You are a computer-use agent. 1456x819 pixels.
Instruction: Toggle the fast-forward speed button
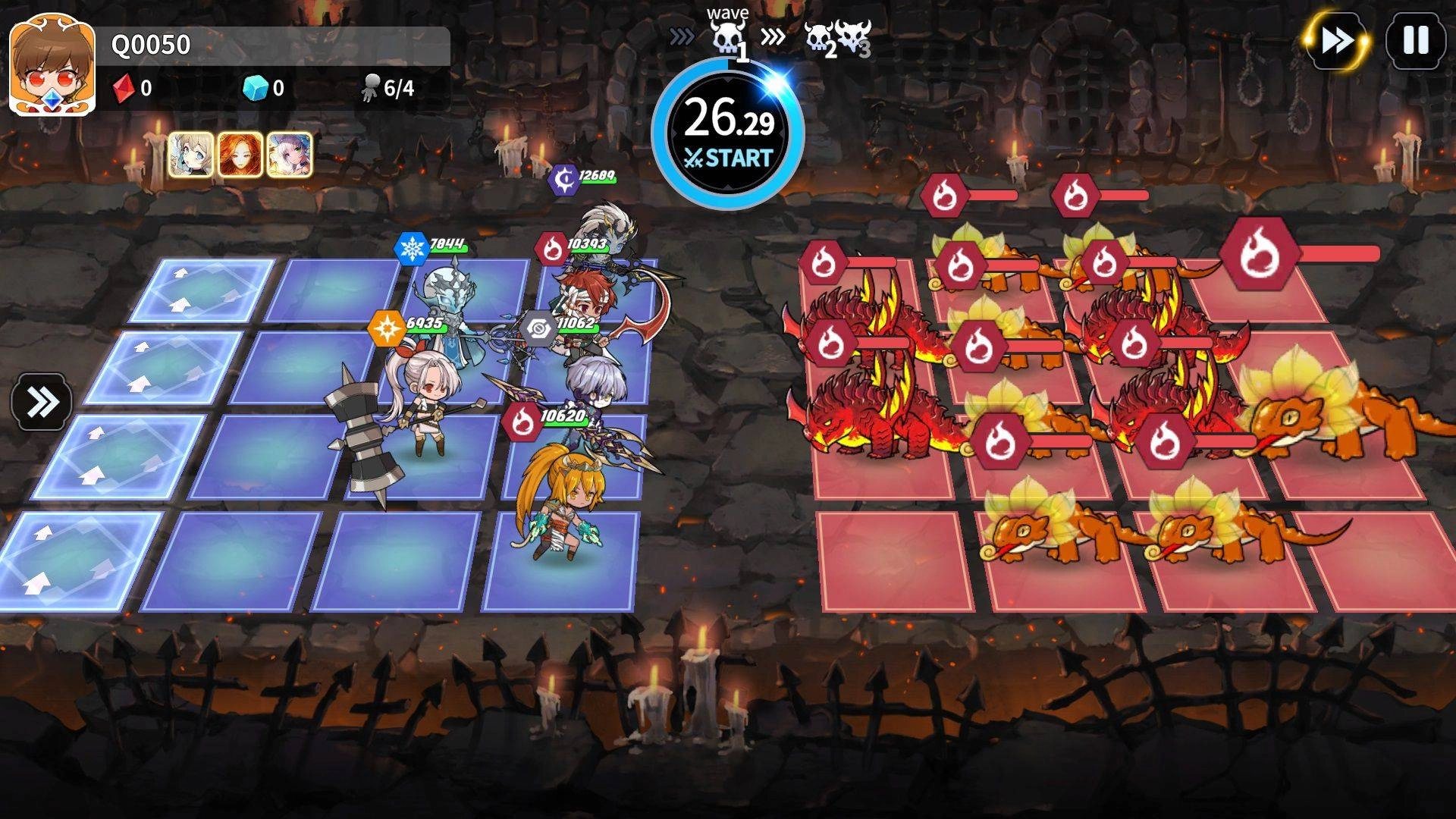pyautogui.click(x=1337, y=41)
